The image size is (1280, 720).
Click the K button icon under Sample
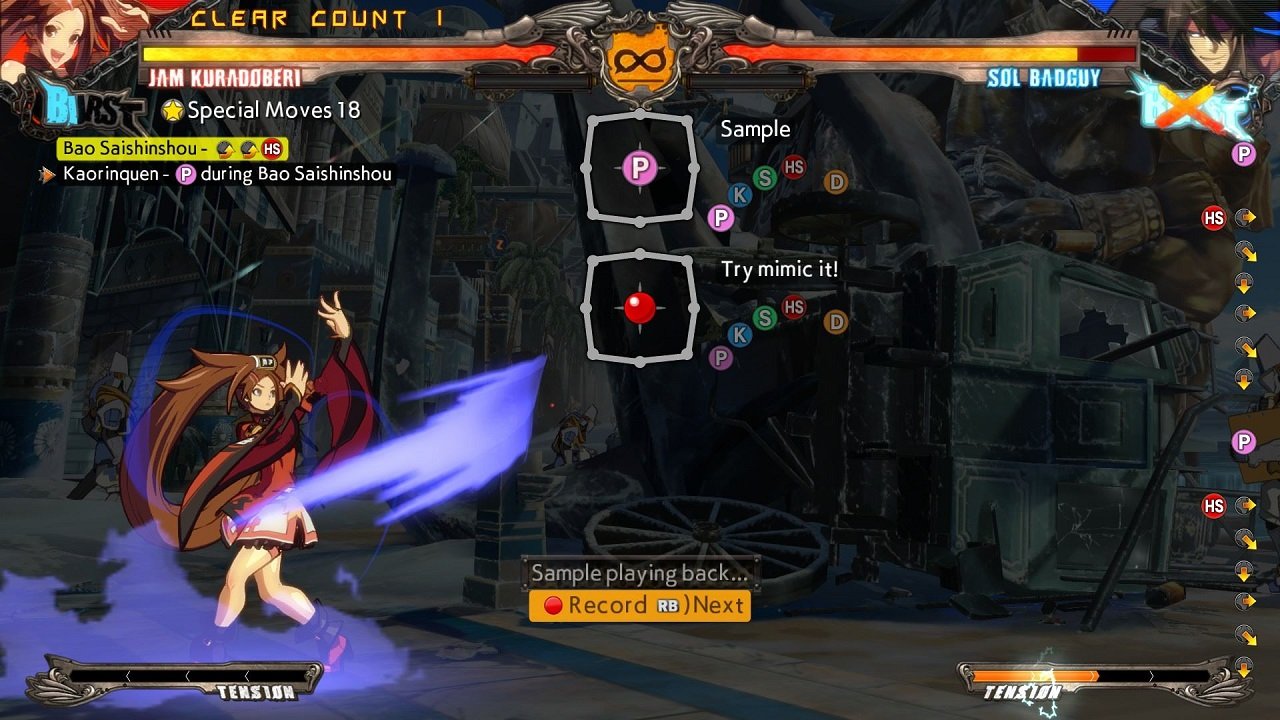coord(739,195)
